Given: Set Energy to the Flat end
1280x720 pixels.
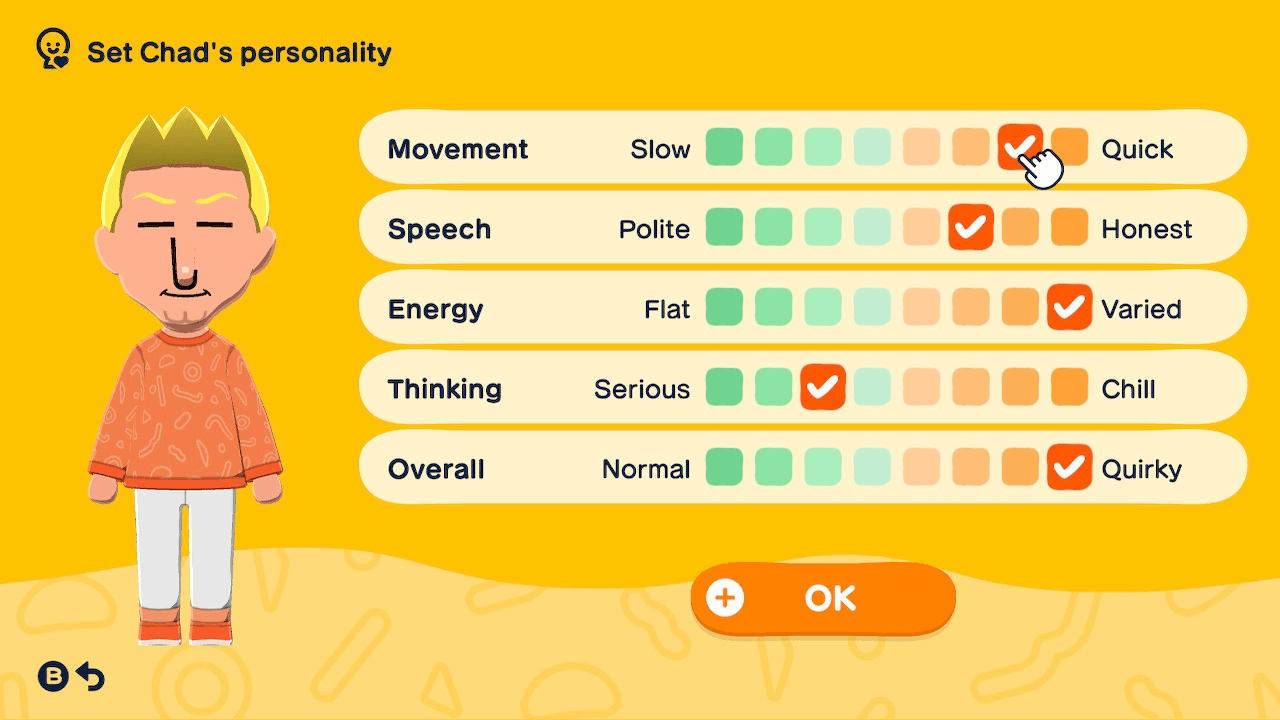Looking at the screenshot, I should [x=724, y=308].
